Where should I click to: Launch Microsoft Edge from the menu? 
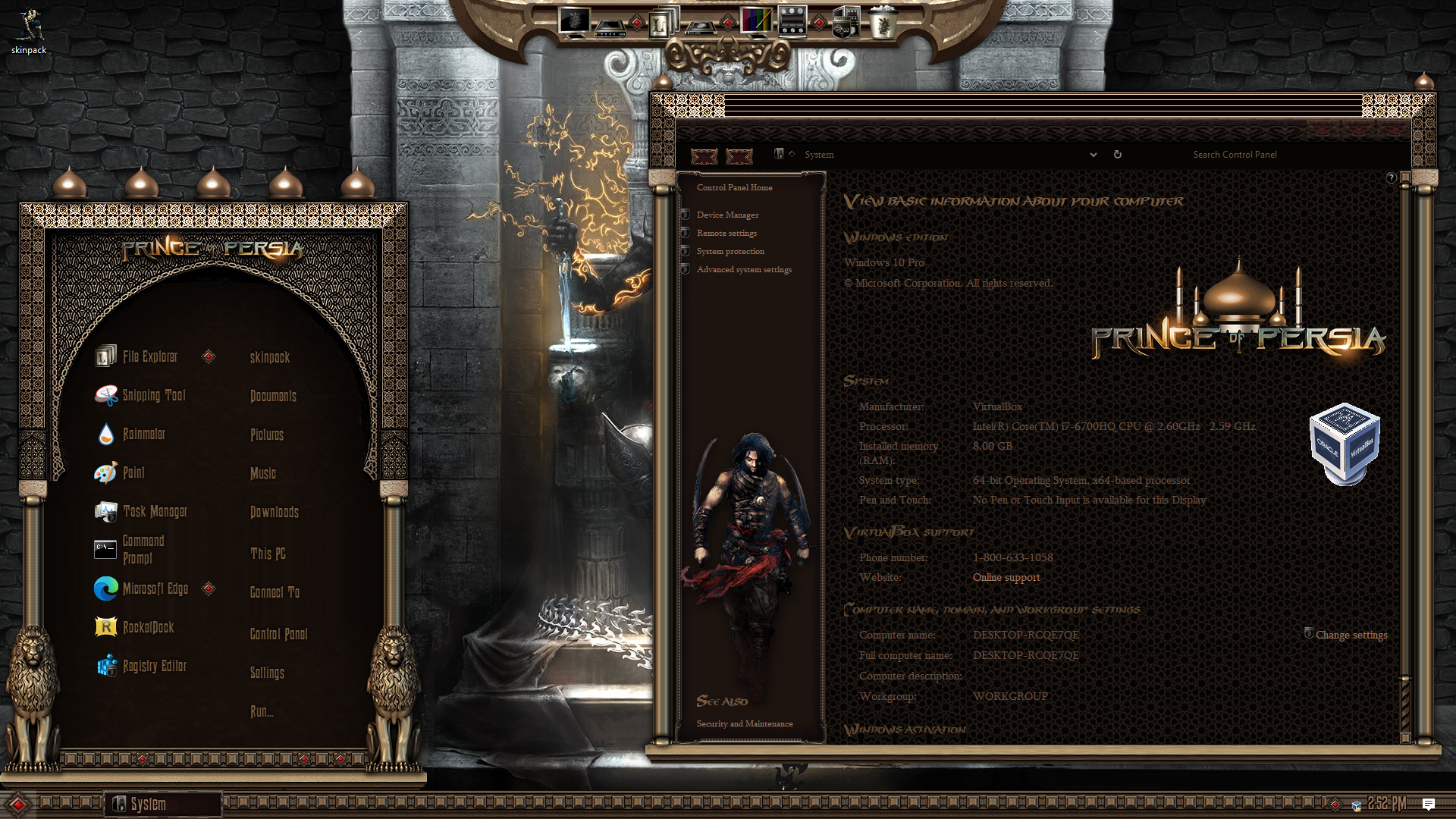pyautogui.click(x=155, y=588)
